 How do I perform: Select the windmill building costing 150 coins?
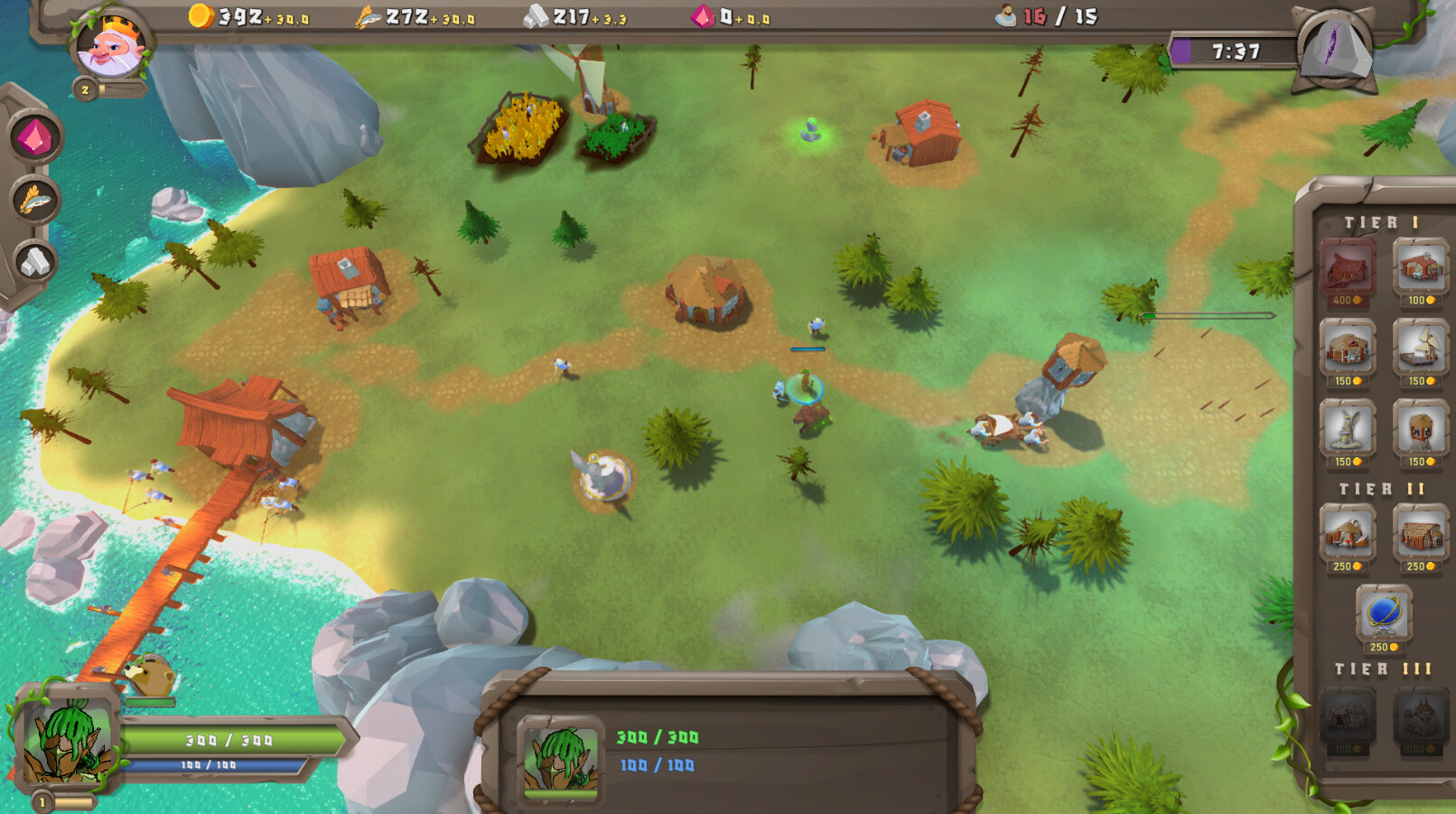click(1422, 346)
